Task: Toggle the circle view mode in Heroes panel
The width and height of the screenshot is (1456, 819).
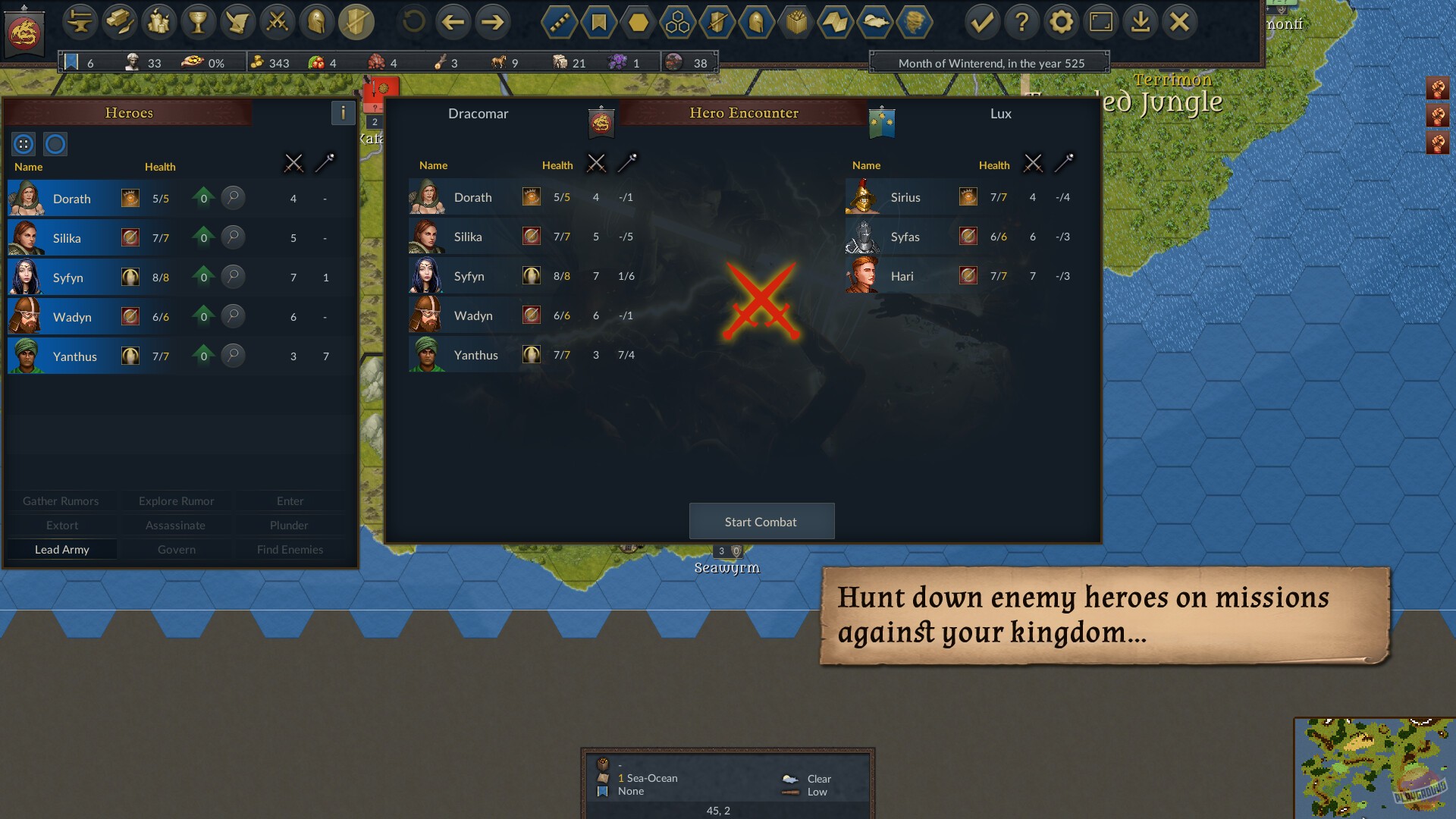Action: (x=55, y=143)
